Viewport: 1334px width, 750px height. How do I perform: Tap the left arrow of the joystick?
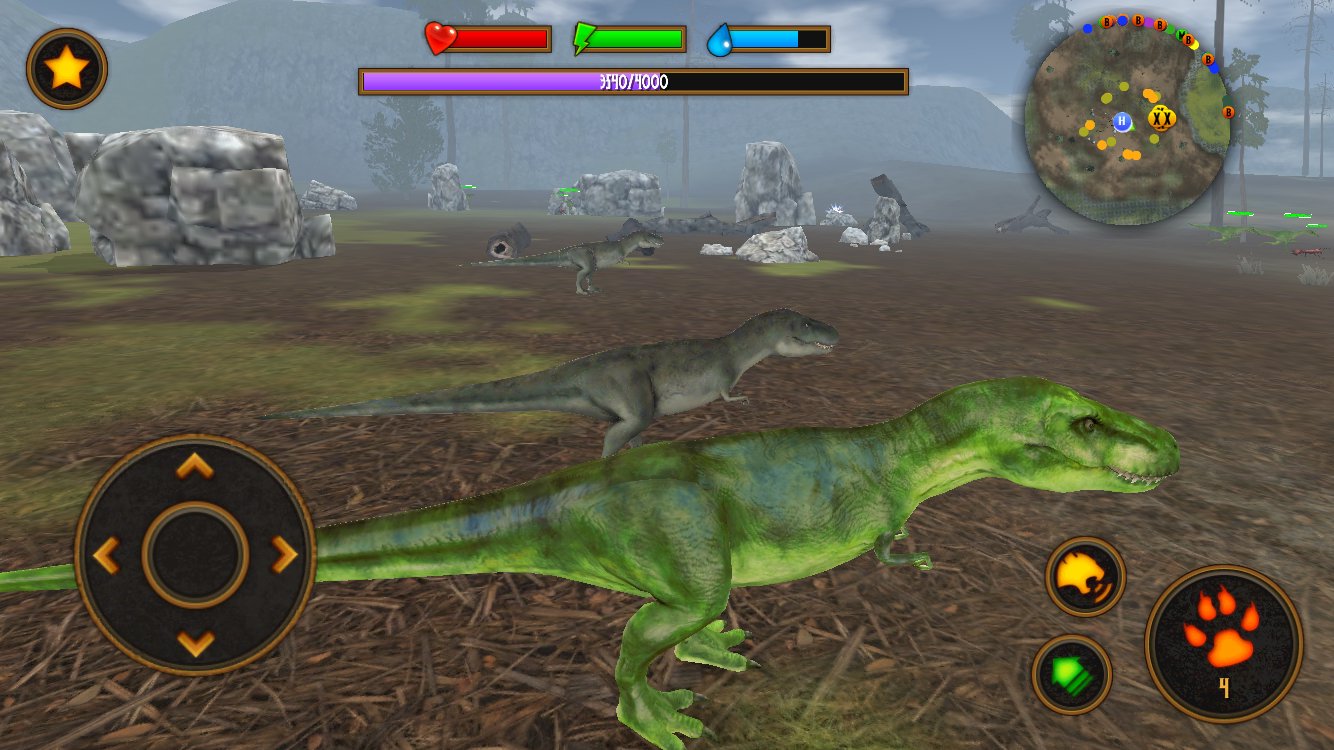click(105, 554)
